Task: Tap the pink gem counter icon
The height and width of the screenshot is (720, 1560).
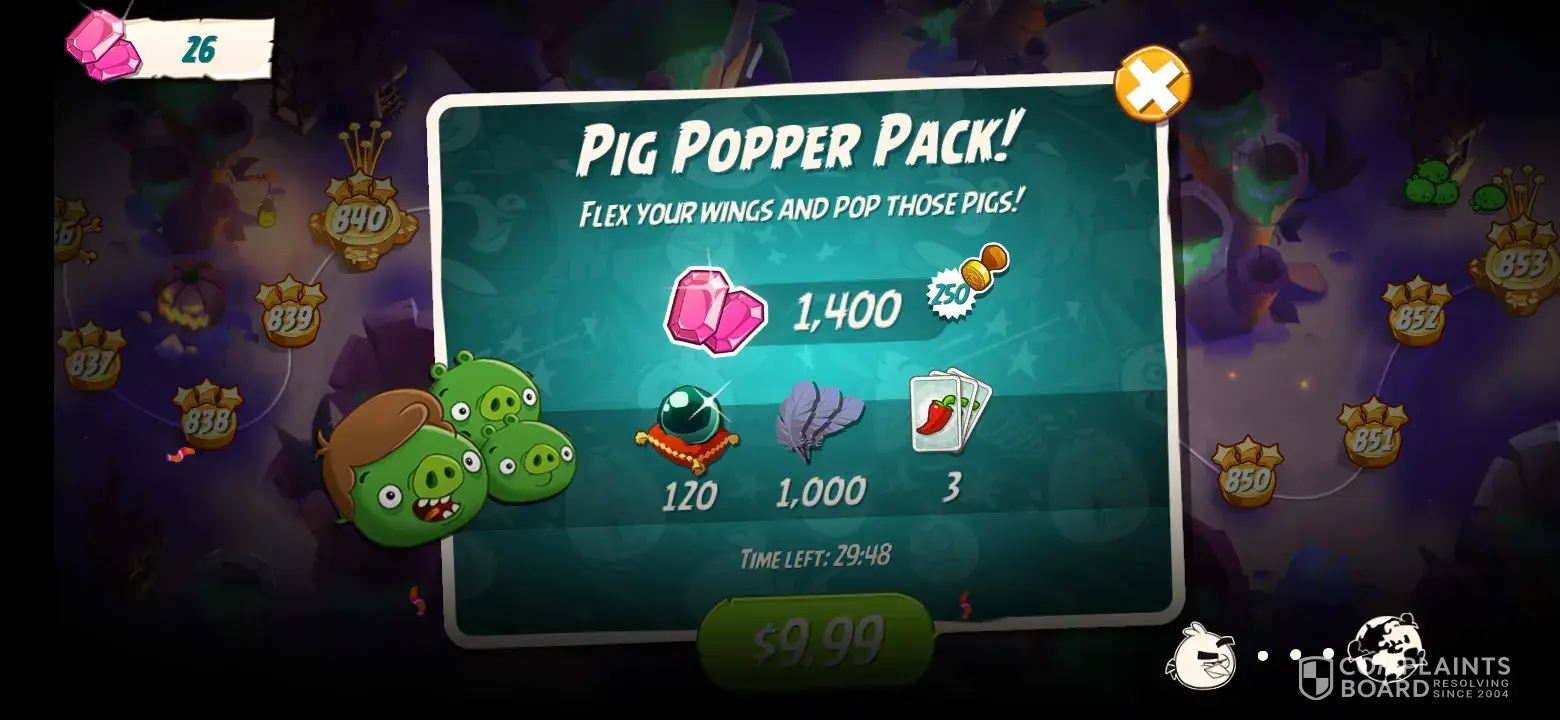Action: click(x=98, y=46)
